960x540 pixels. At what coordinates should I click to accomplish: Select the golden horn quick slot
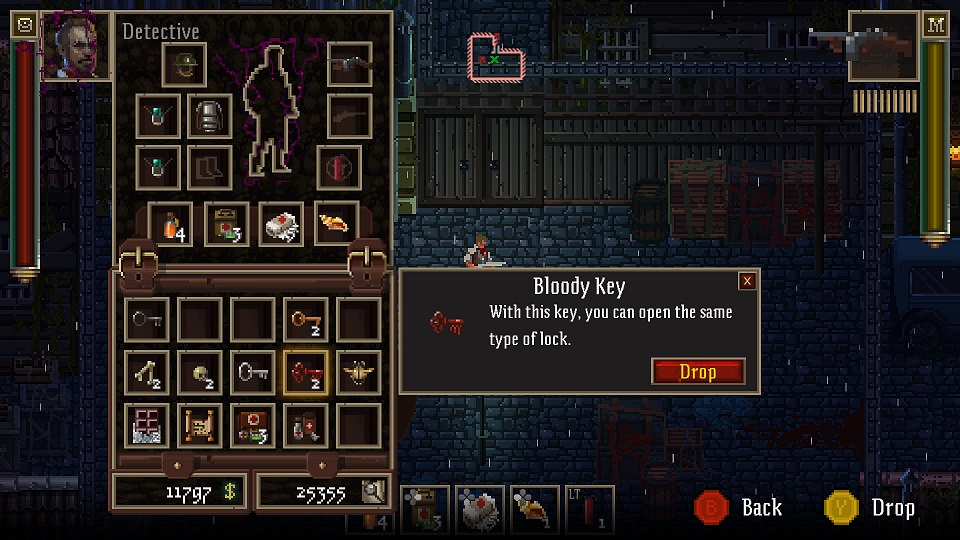tap(337, 224)
